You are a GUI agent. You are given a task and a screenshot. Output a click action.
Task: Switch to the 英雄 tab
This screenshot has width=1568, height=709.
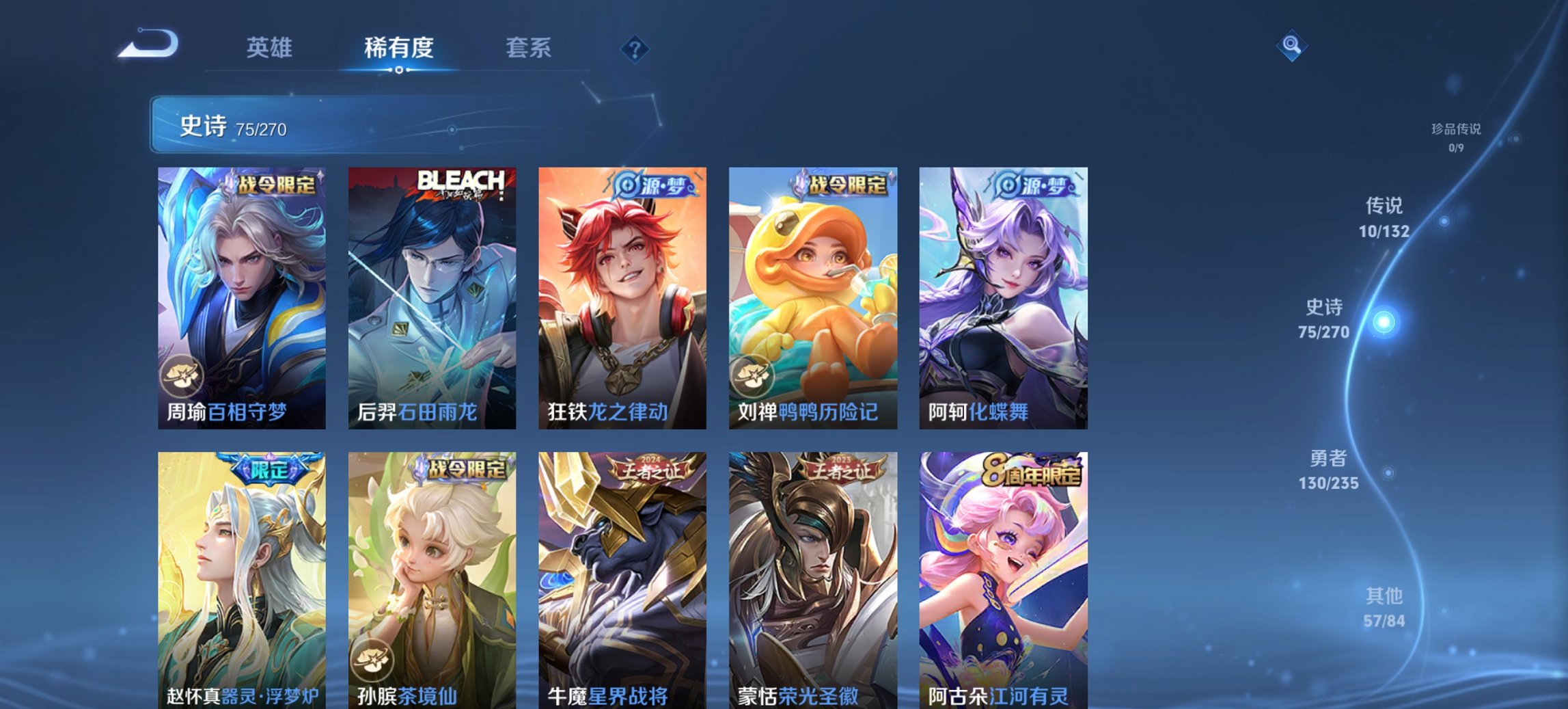(x=271, y=48)
